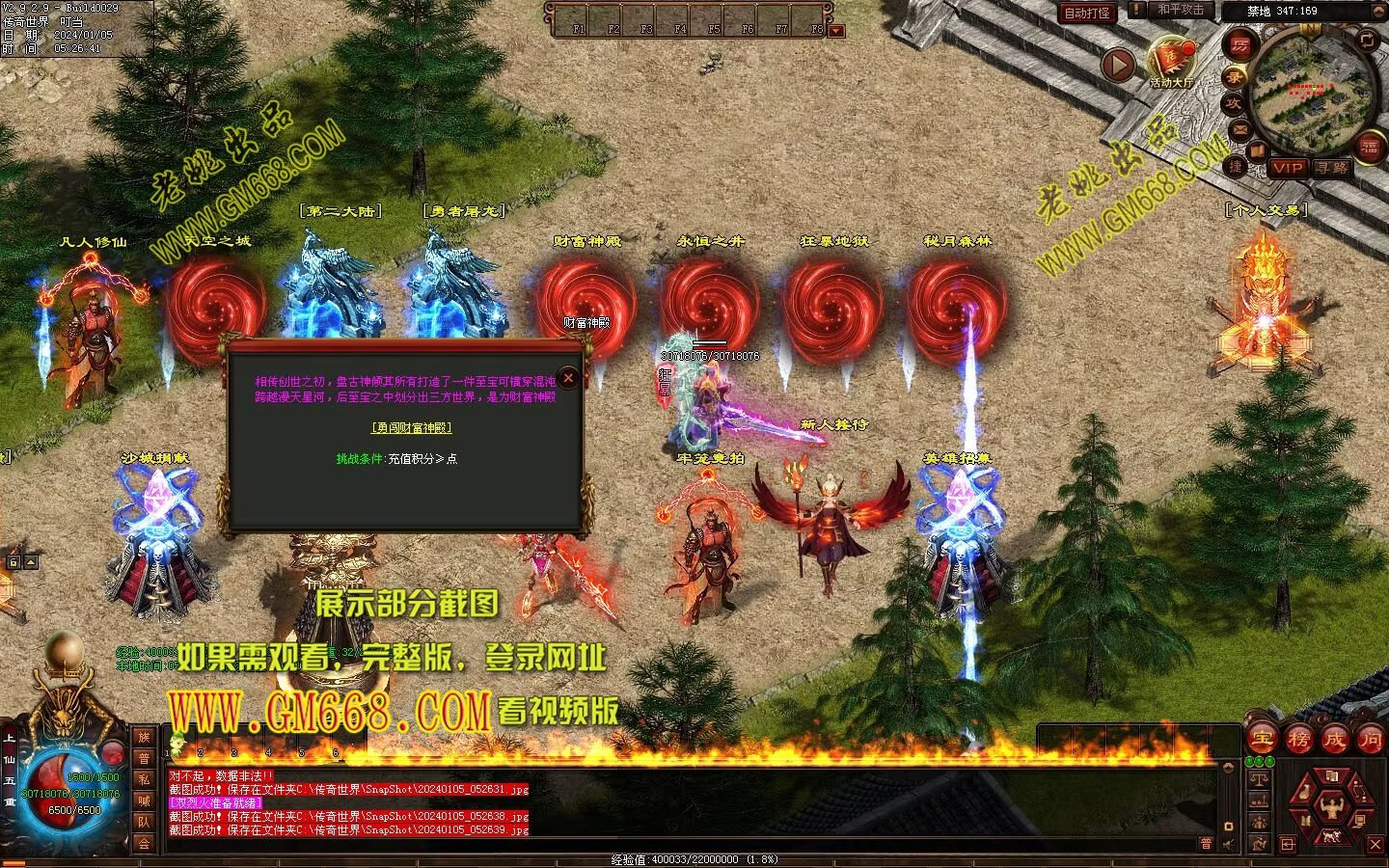Open the 问 help button
The height and width of the screenshot is (868, 1389).
[x=1370, y=740]
